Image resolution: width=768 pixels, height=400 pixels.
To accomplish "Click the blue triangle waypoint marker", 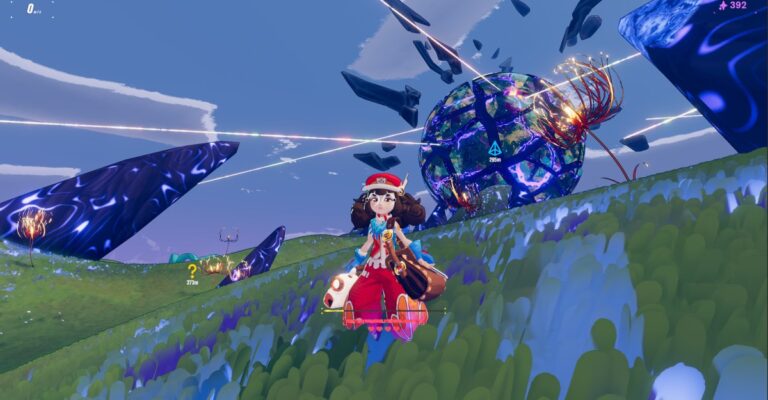I will 494,148.
